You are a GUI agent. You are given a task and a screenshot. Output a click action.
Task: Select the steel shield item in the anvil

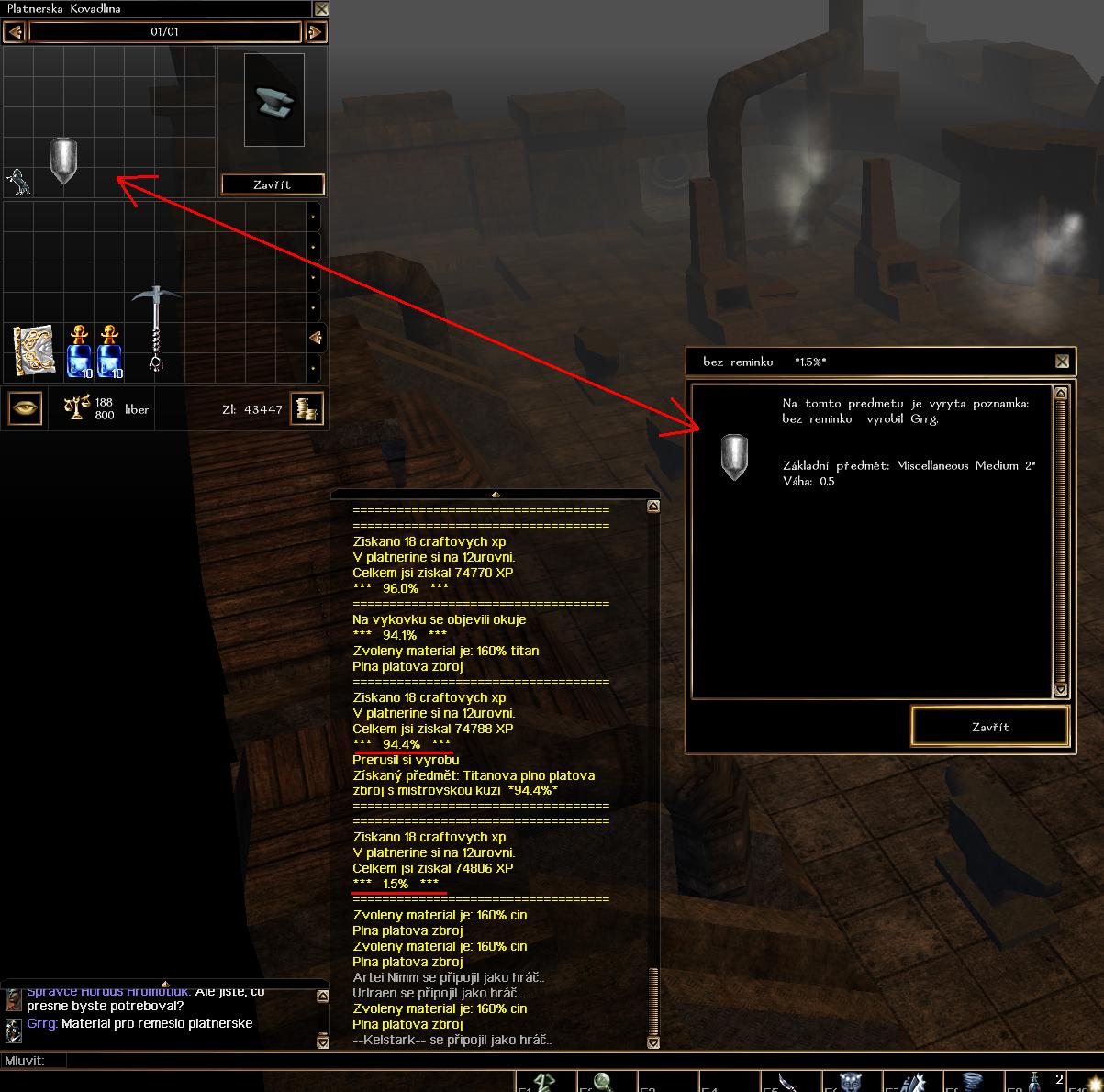tap(63, 161)
